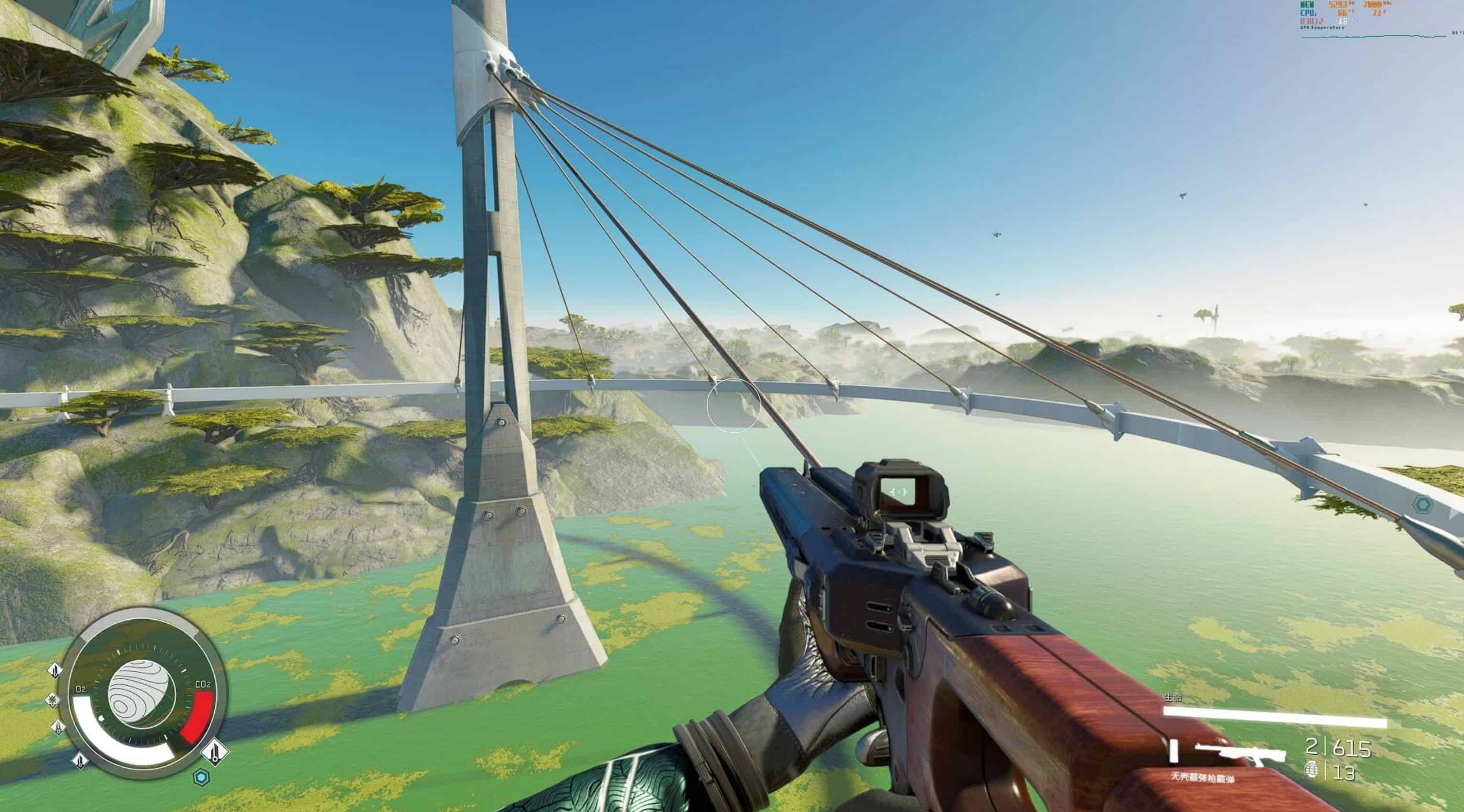Click the hexagon marker over the bridge railing
The image size is (1464, 812).
[1422, 504]
